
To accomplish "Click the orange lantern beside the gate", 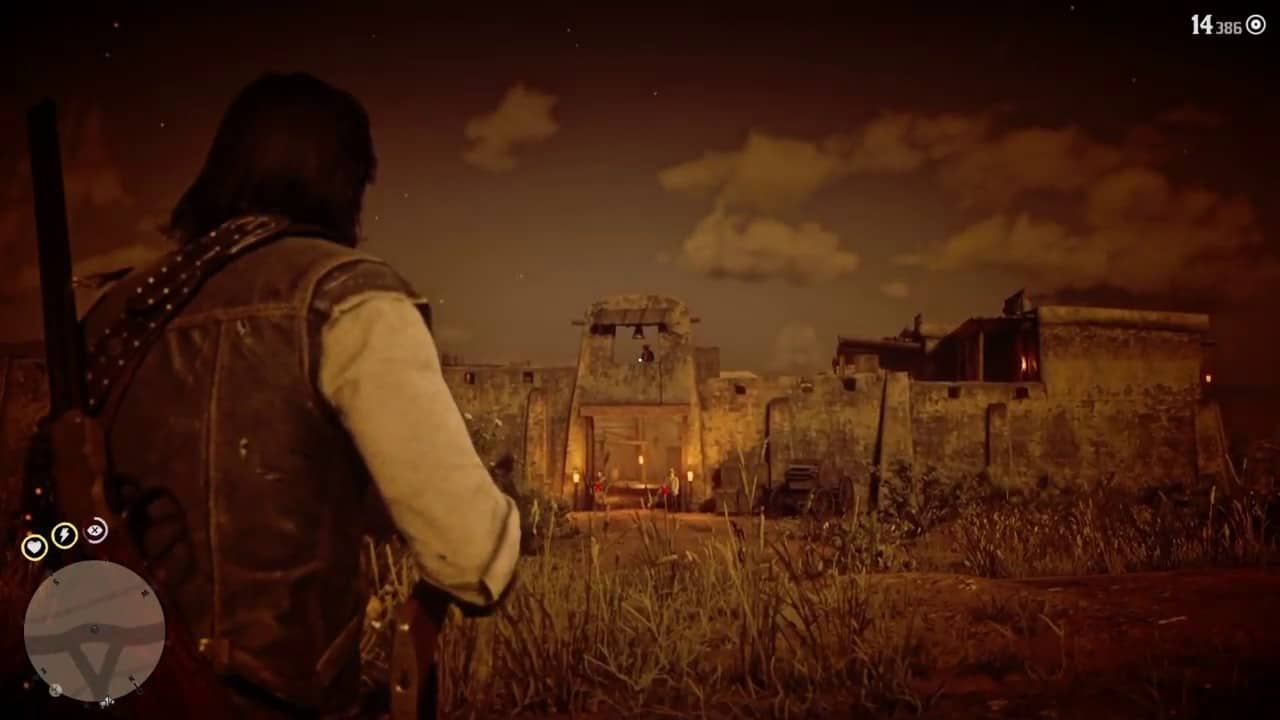I will coord(576,477).
